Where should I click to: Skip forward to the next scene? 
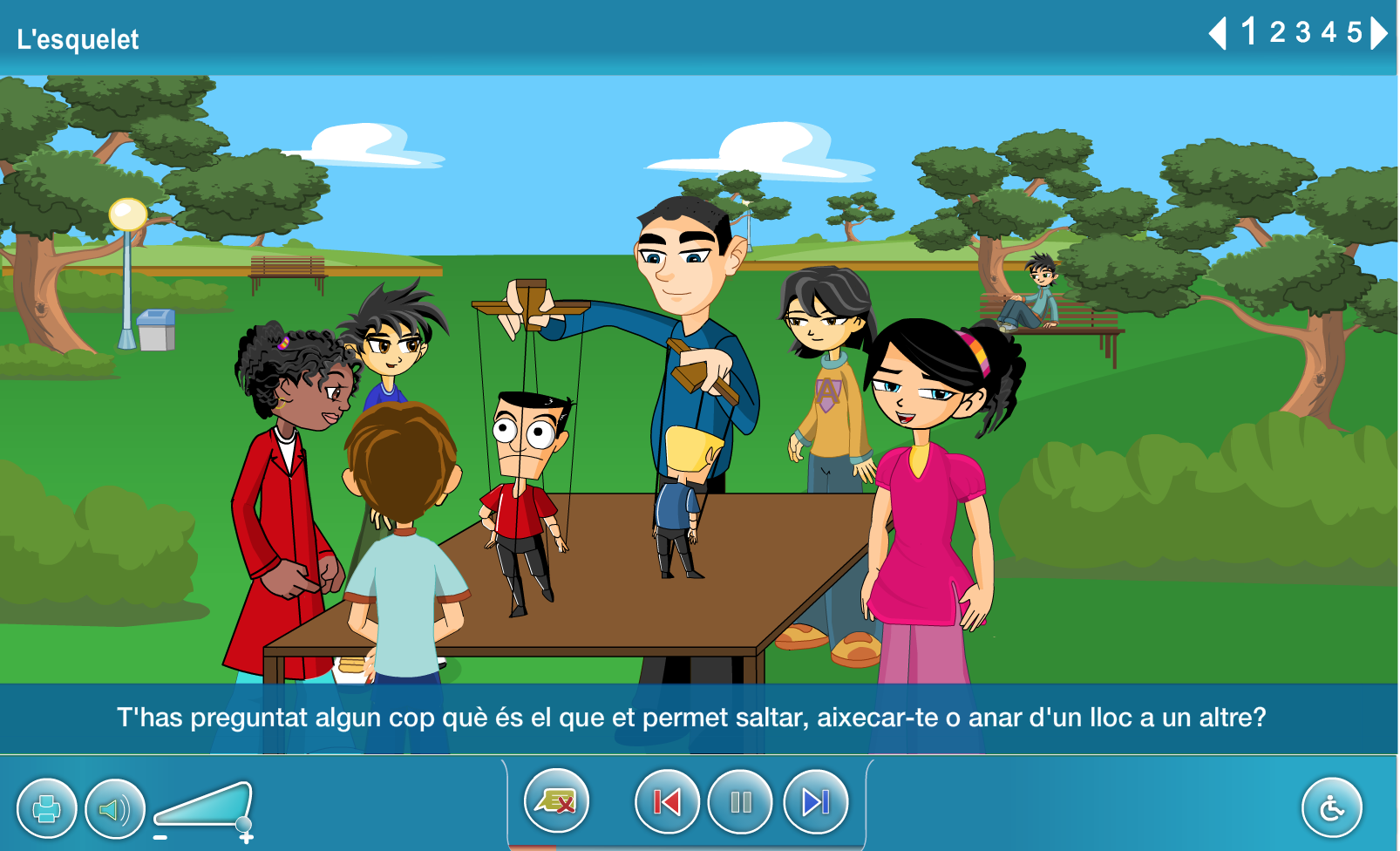(816, 801)
